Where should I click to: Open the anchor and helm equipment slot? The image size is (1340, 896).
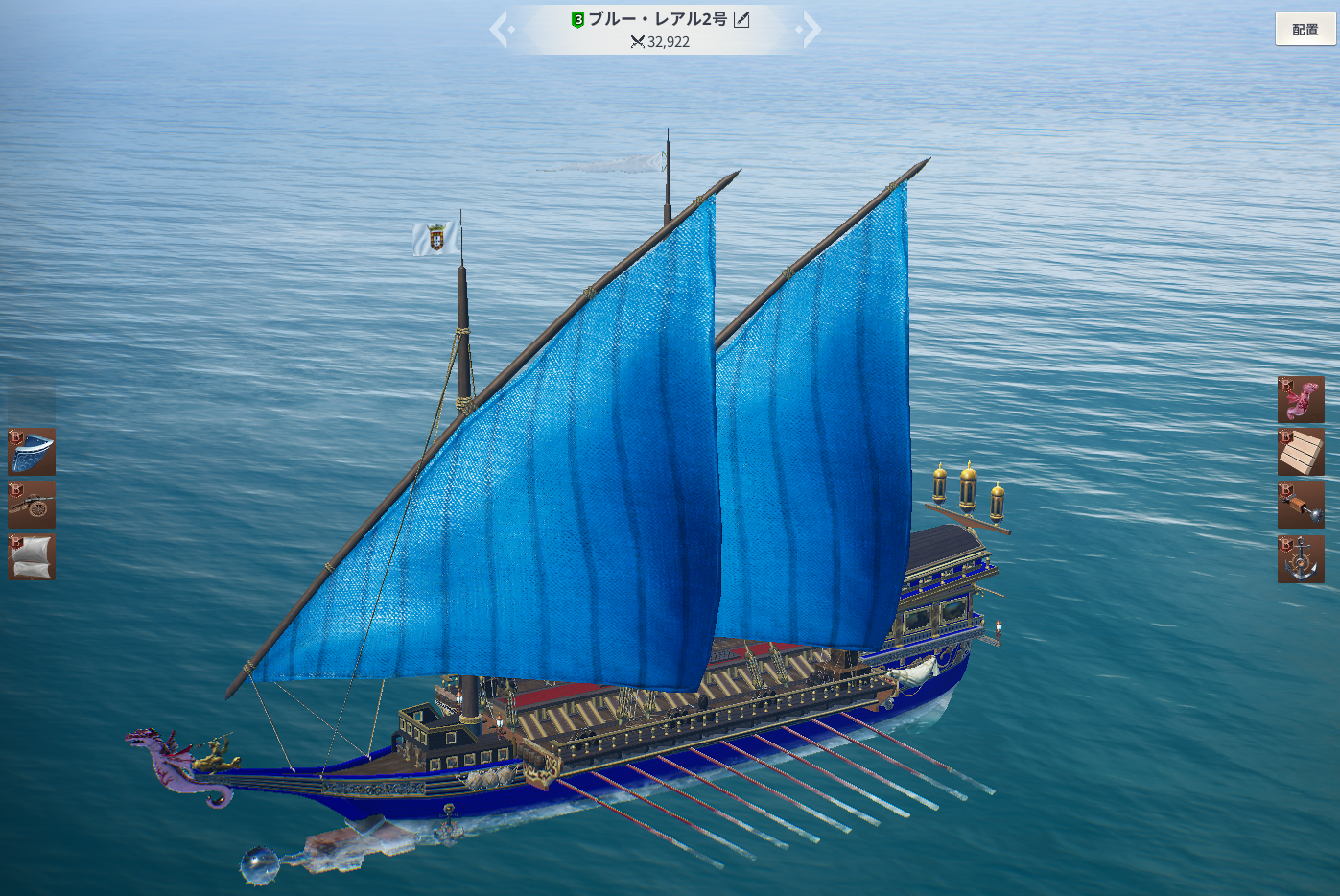tap(1301, 558)
